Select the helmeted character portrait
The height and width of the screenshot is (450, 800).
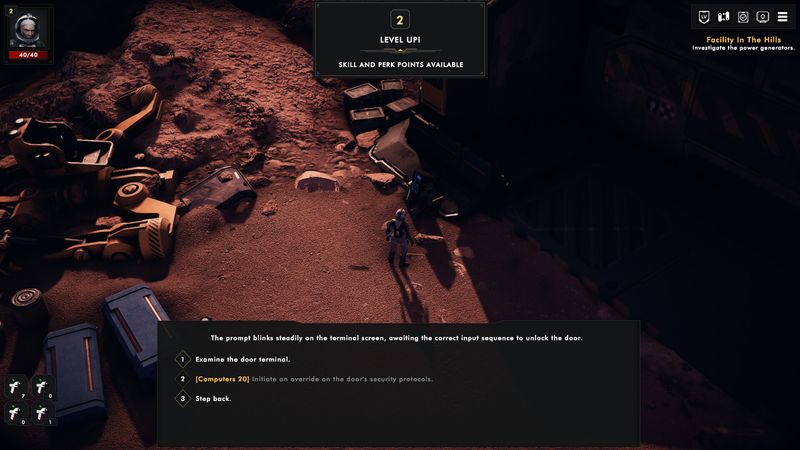[x=26, y=29]
